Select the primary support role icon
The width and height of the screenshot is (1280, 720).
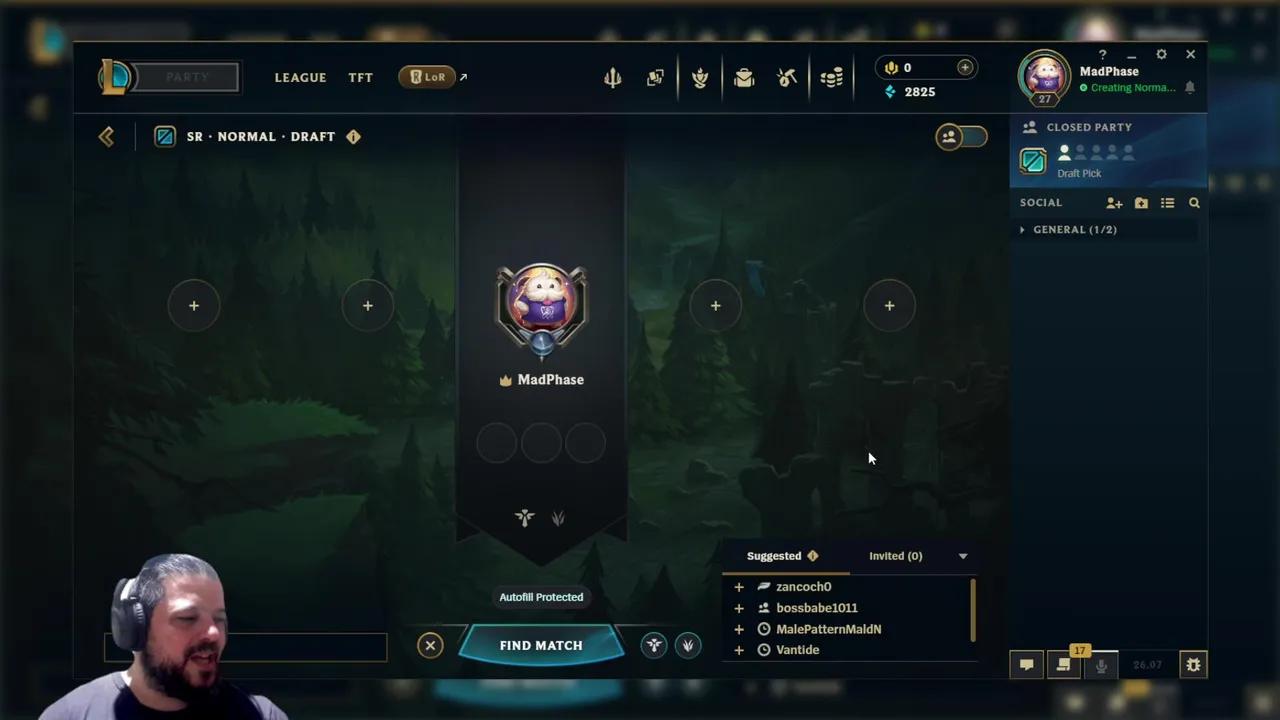[x=654, y=645]
